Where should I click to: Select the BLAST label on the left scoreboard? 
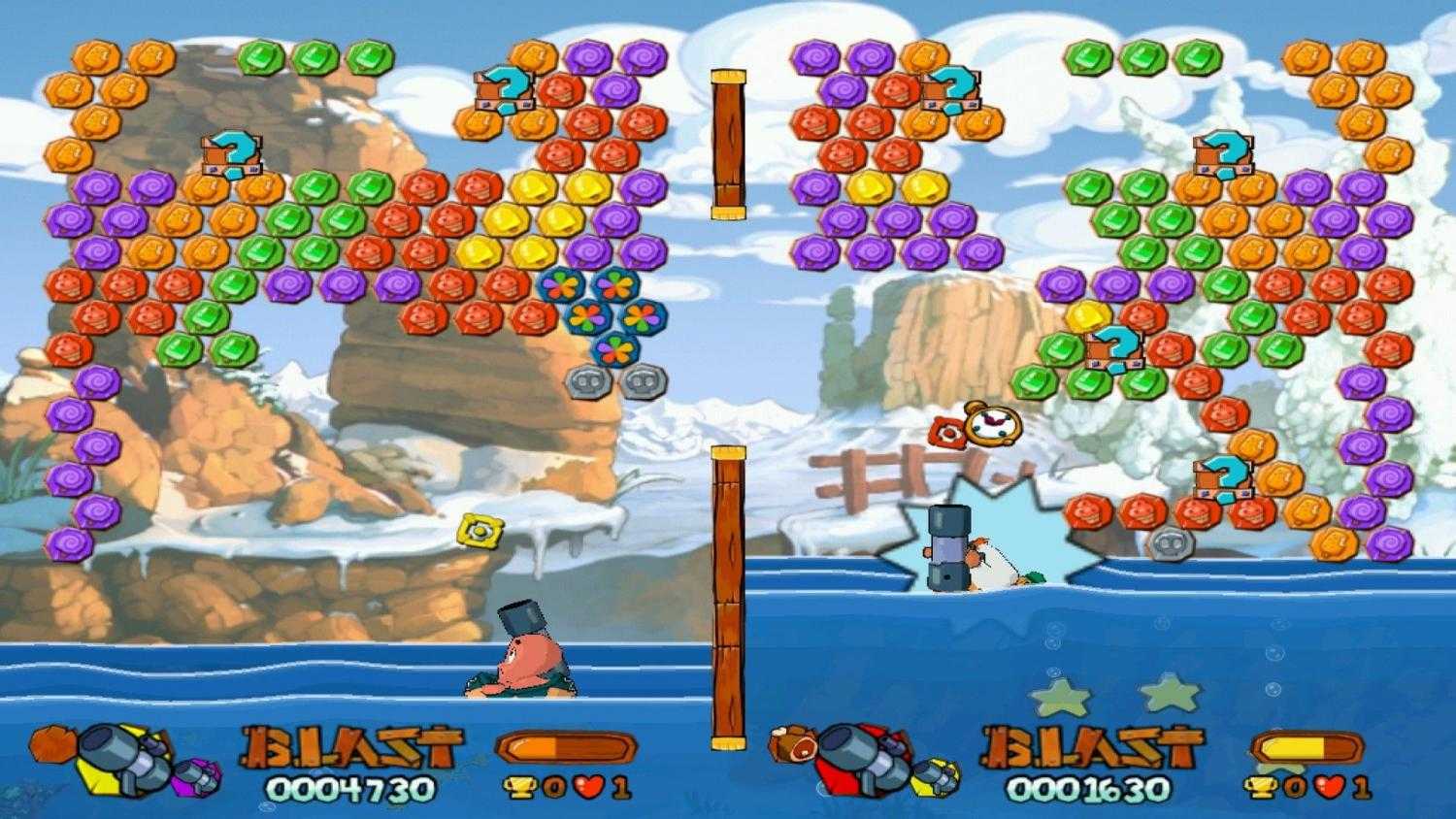(351, 745)
